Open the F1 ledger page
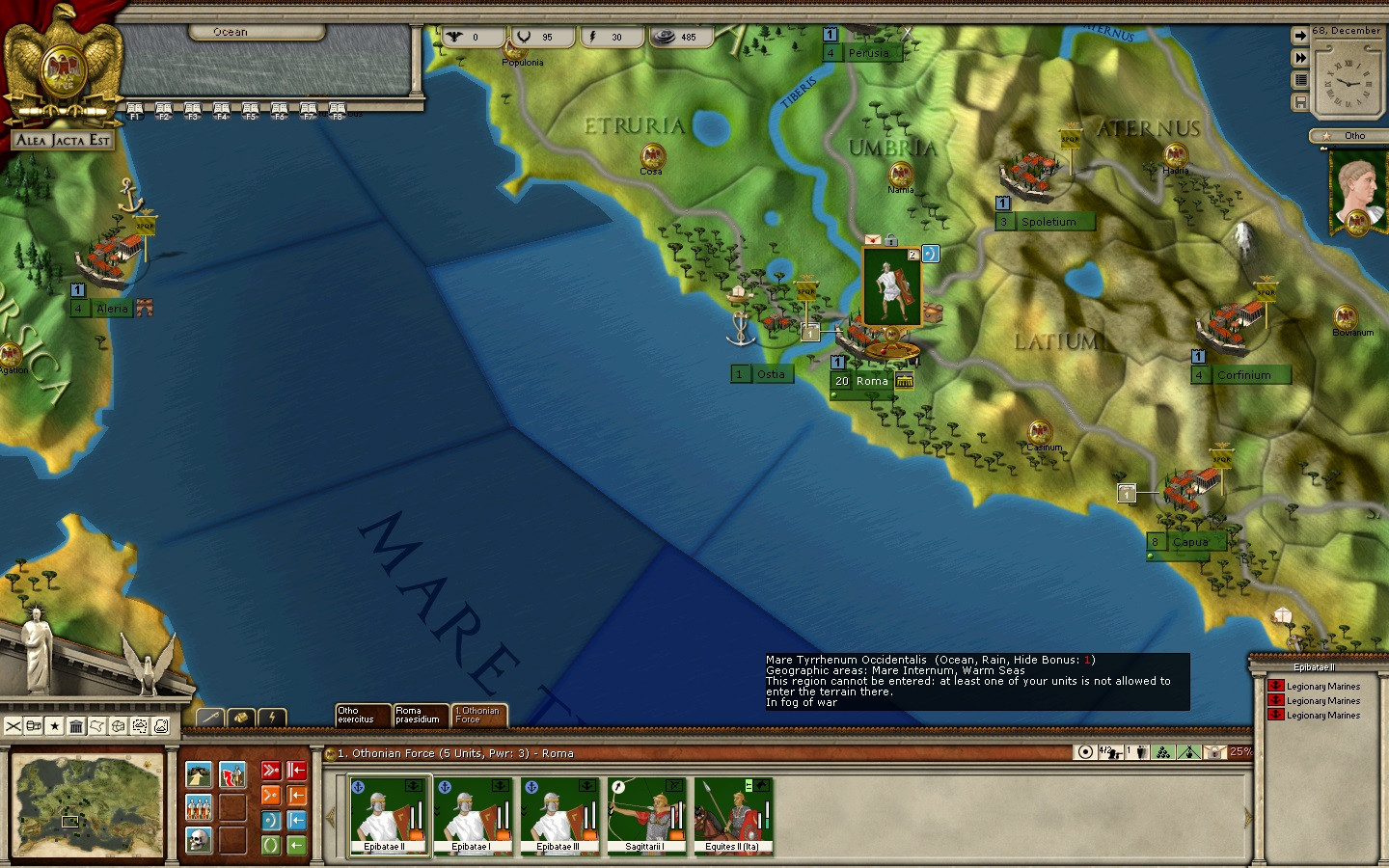 [x=135, y=111]
